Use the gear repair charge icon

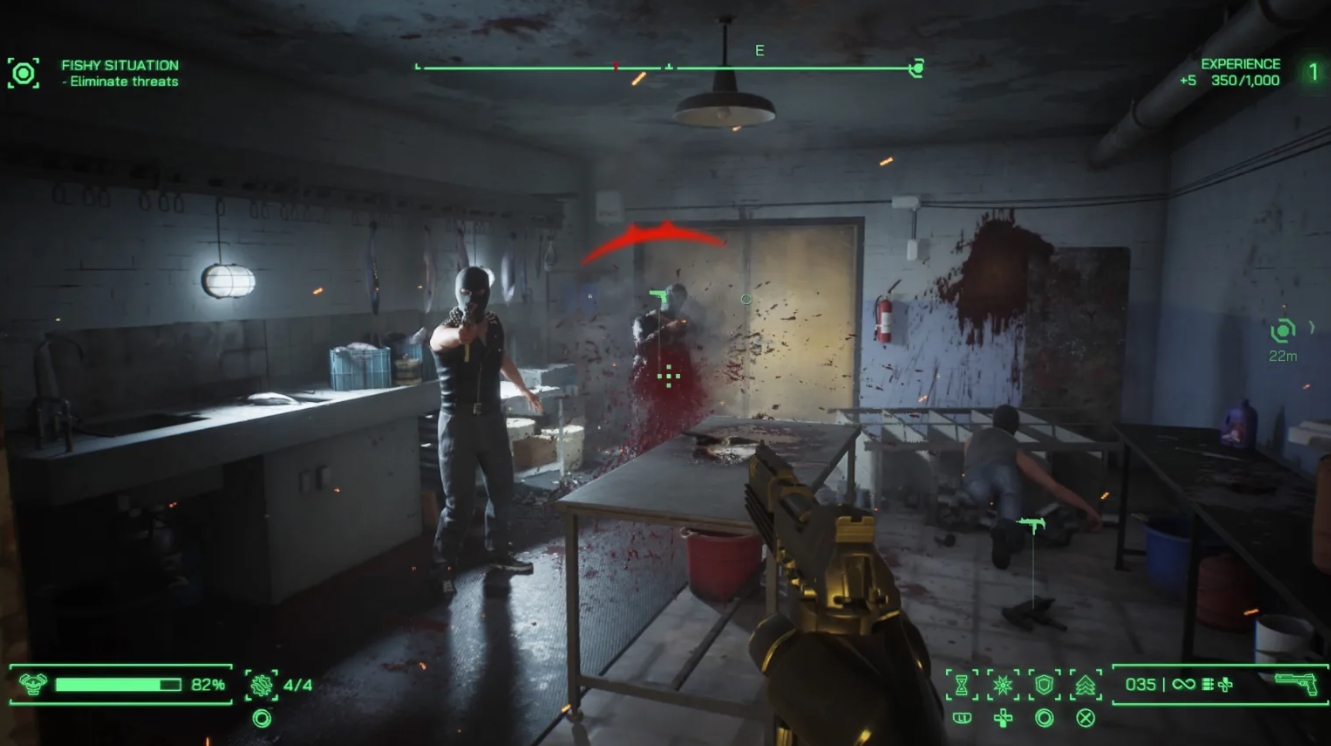pyautogui.click(x=262, y=685)
